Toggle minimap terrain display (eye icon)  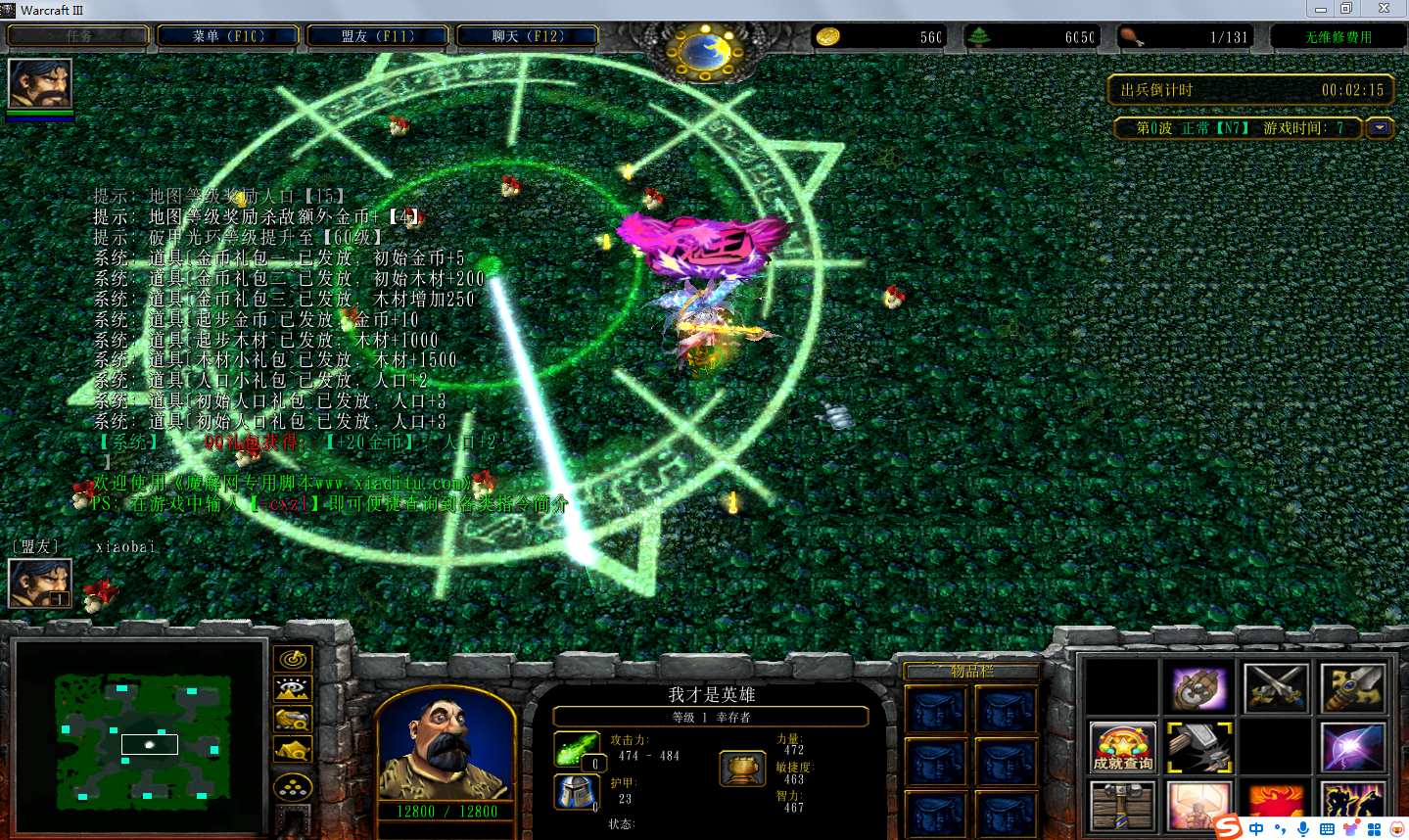pyautogui.click(x=292, y=689)
